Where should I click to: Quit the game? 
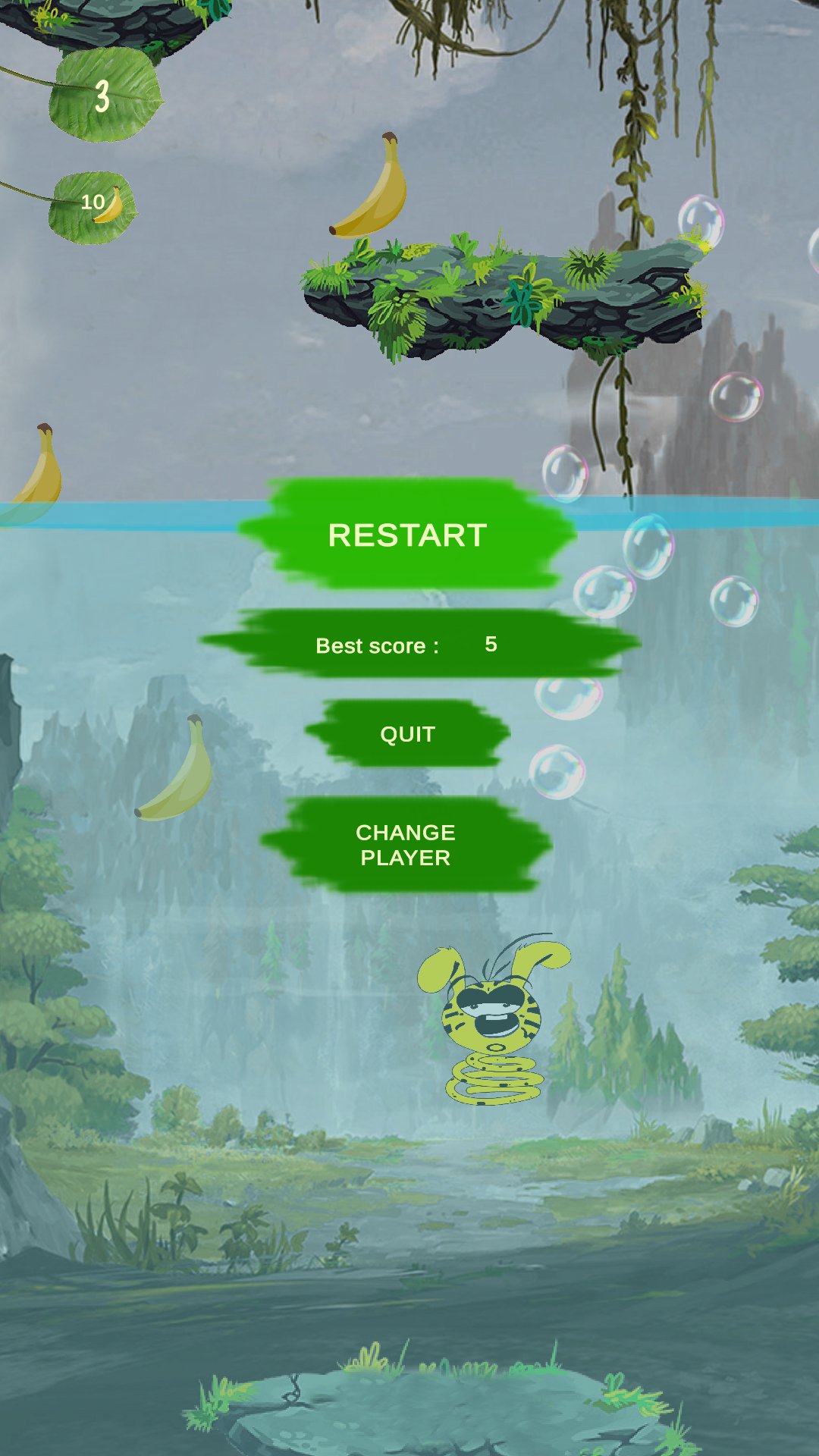point(407,734)
